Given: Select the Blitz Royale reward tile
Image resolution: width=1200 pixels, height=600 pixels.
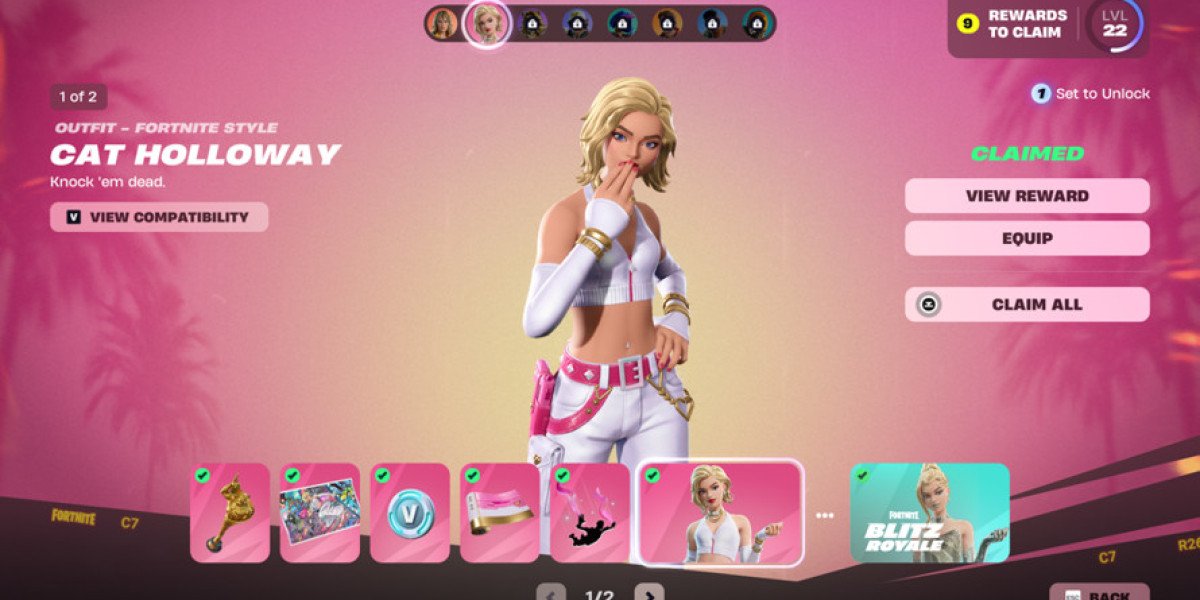Looking at the screenshot, I should (929, 512).
